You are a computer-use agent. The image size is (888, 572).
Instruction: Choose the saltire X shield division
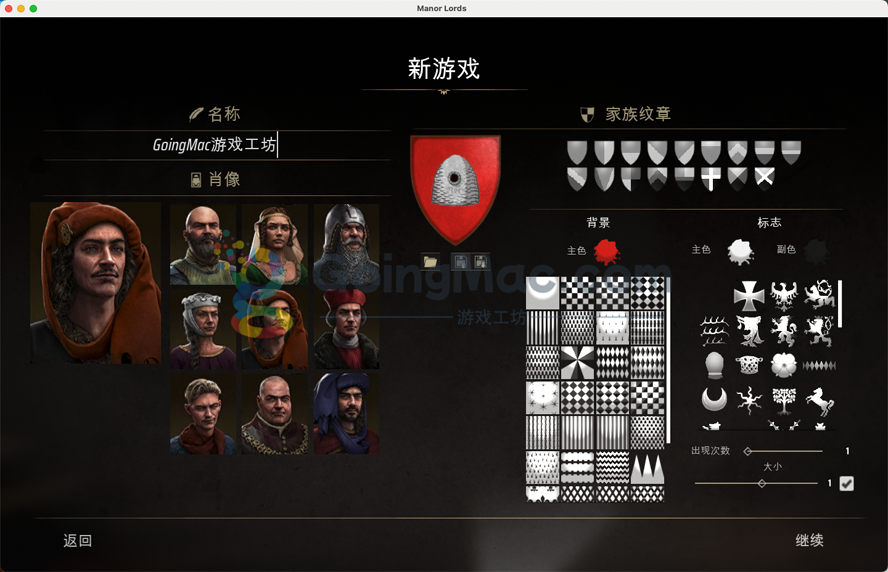pyautogui.click(x=764, y=179)
